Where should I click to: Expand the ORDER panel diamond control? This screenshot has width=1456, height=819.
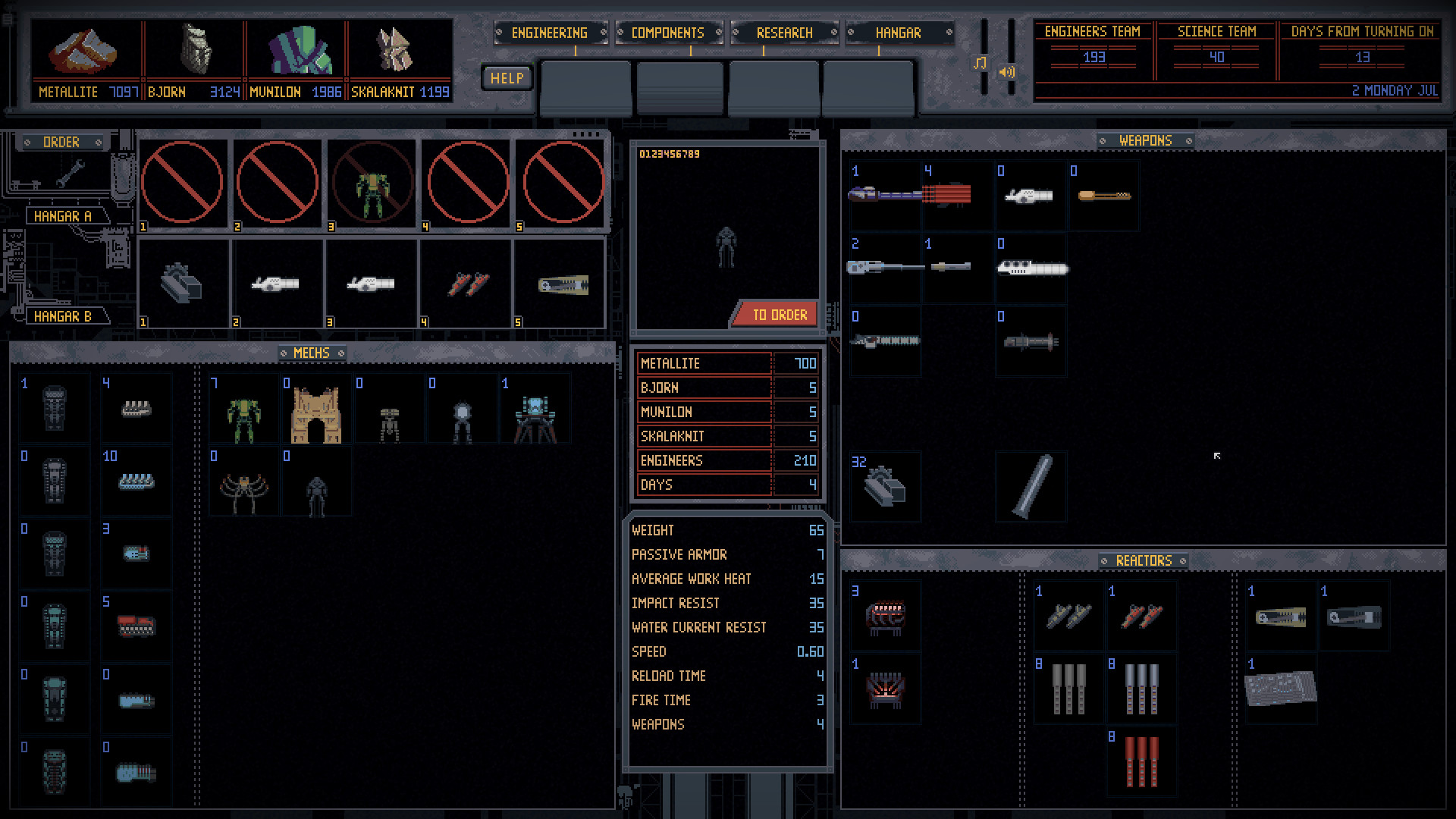coord(28,143)
